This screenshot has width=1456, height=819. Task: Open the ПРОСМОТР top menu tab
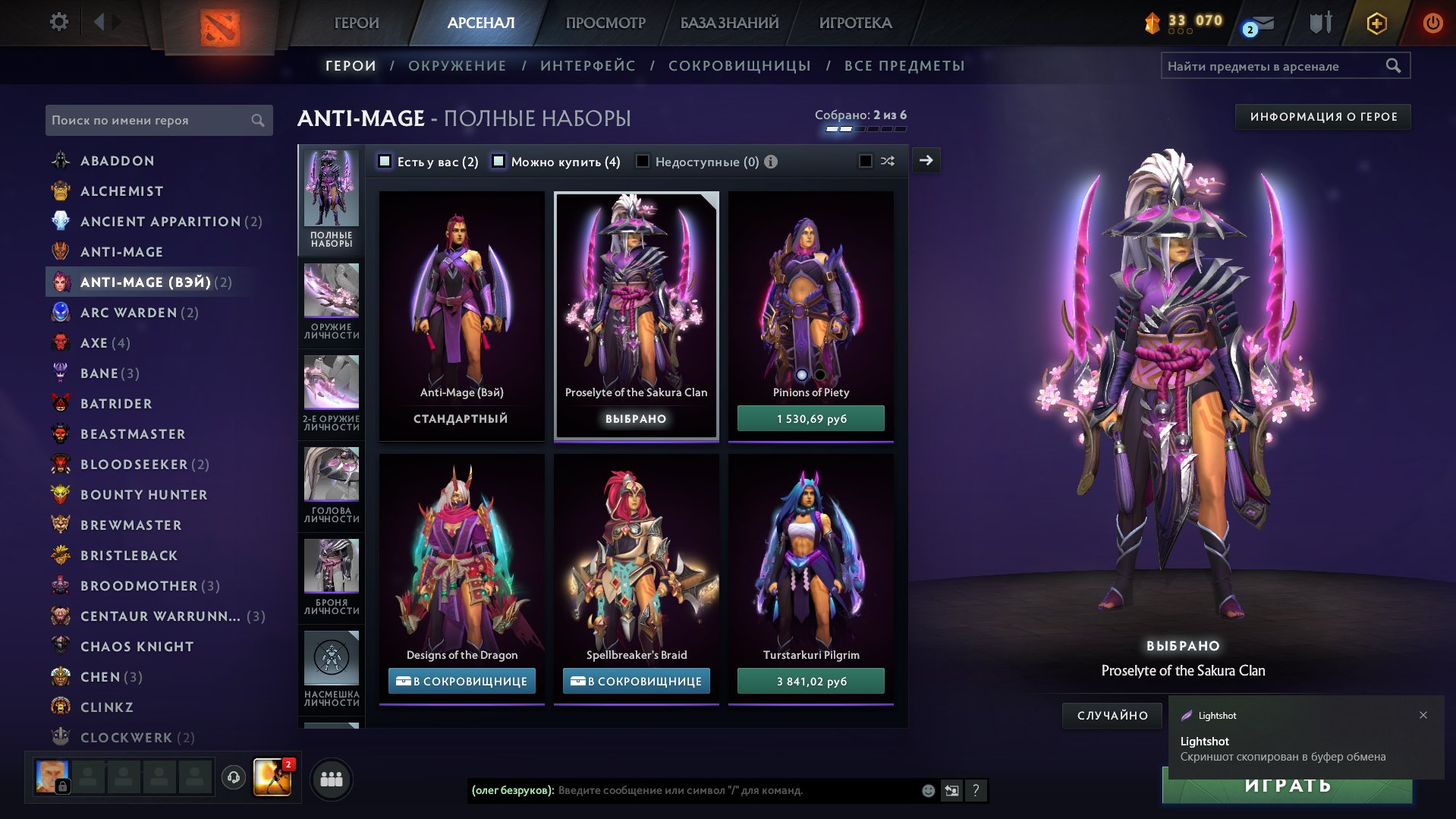[605, 23]
